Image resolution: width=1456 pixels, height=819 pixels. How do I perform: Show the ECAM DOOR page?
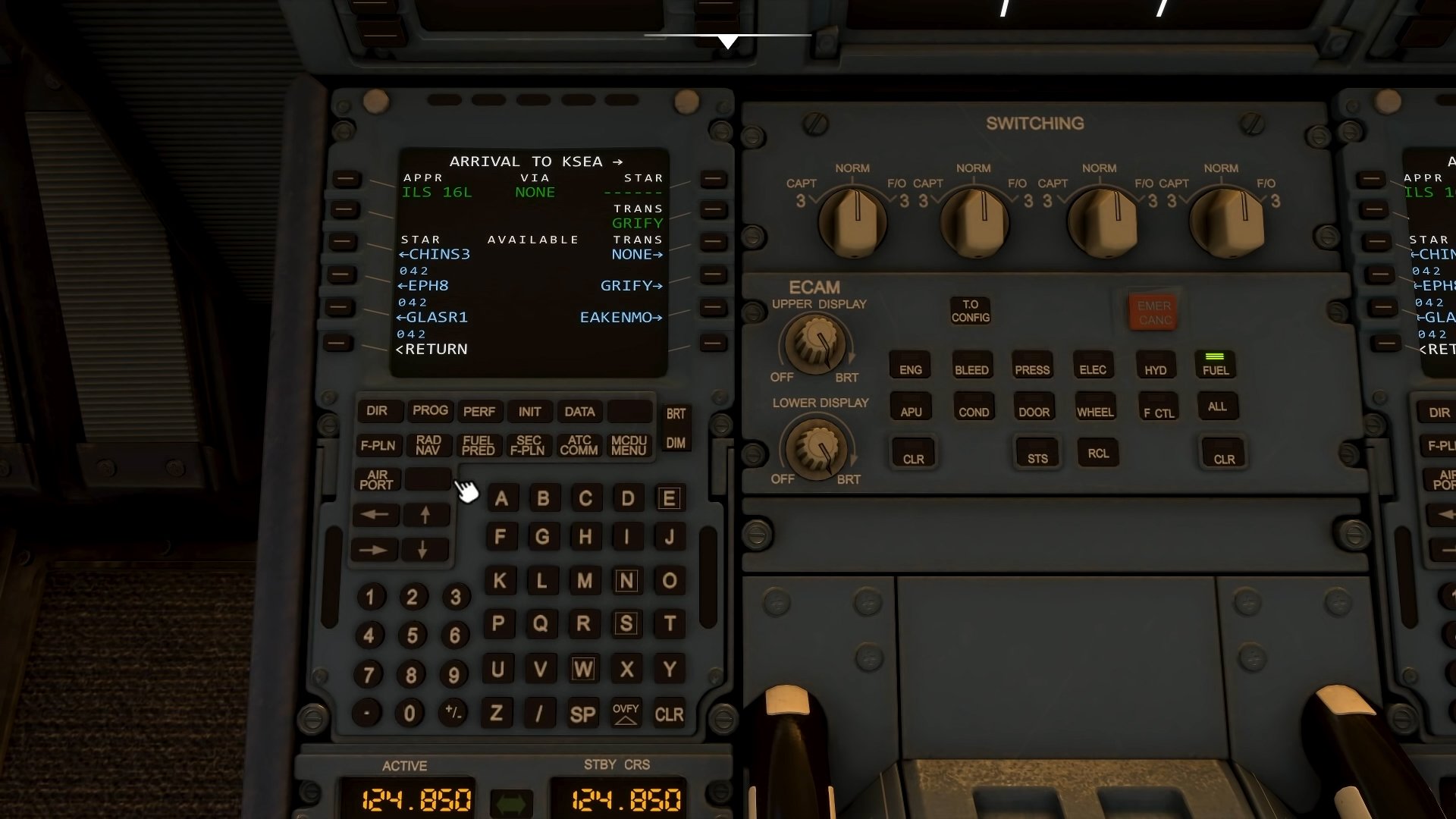coord(1034,407)
